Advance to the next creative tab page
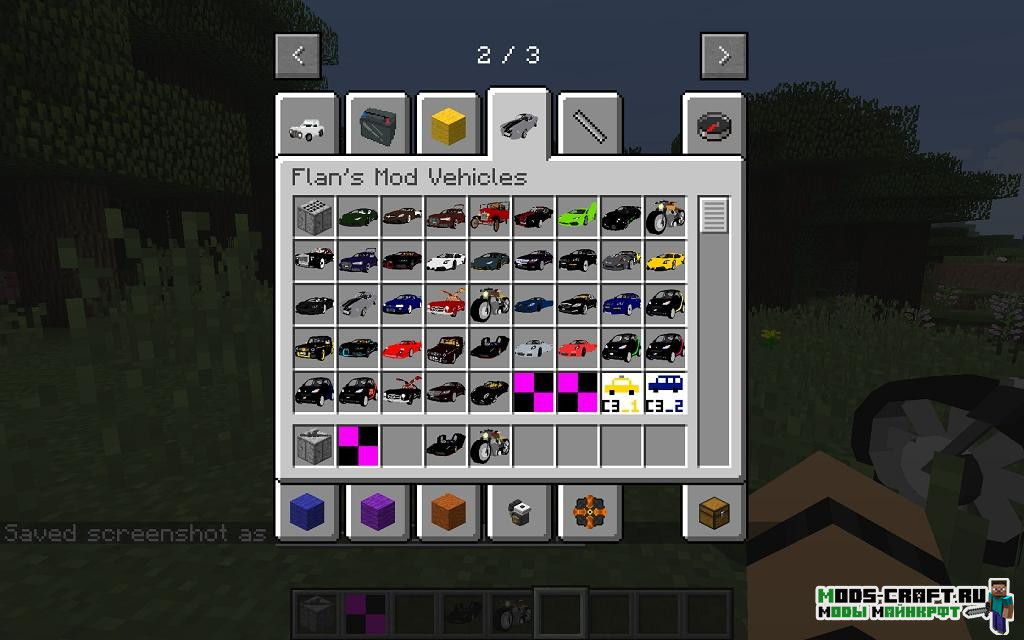Screen dimensions: 1024x640 tap(724, 55)
